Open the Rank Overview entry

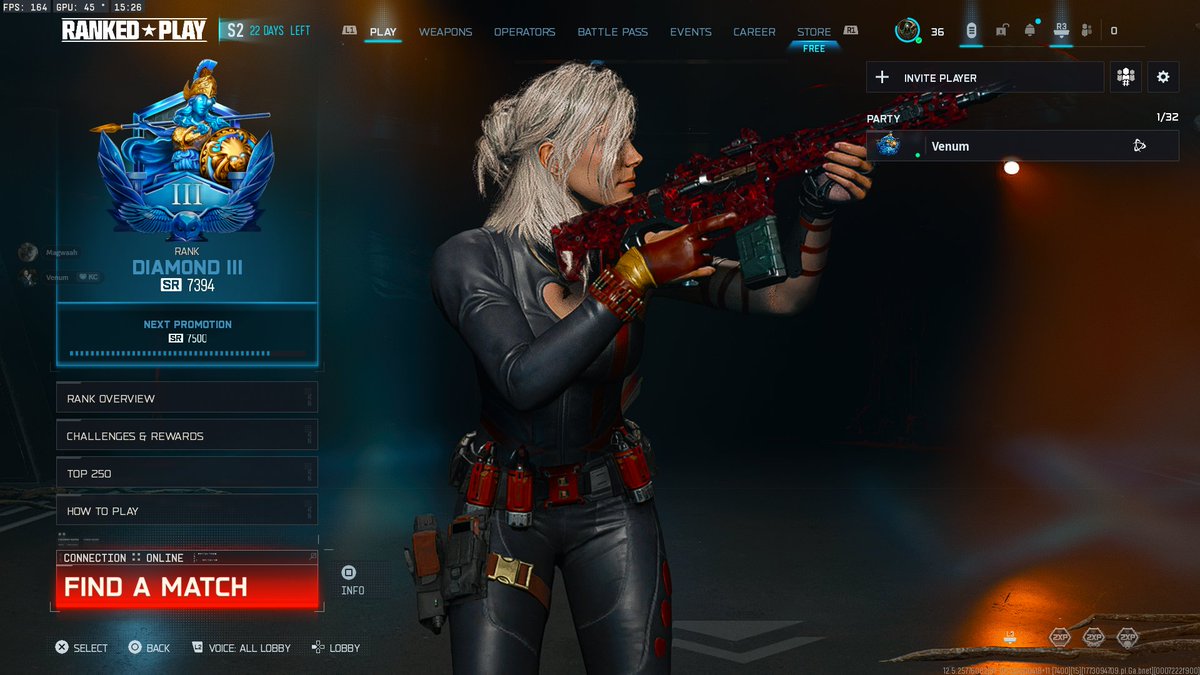[187, 399]
